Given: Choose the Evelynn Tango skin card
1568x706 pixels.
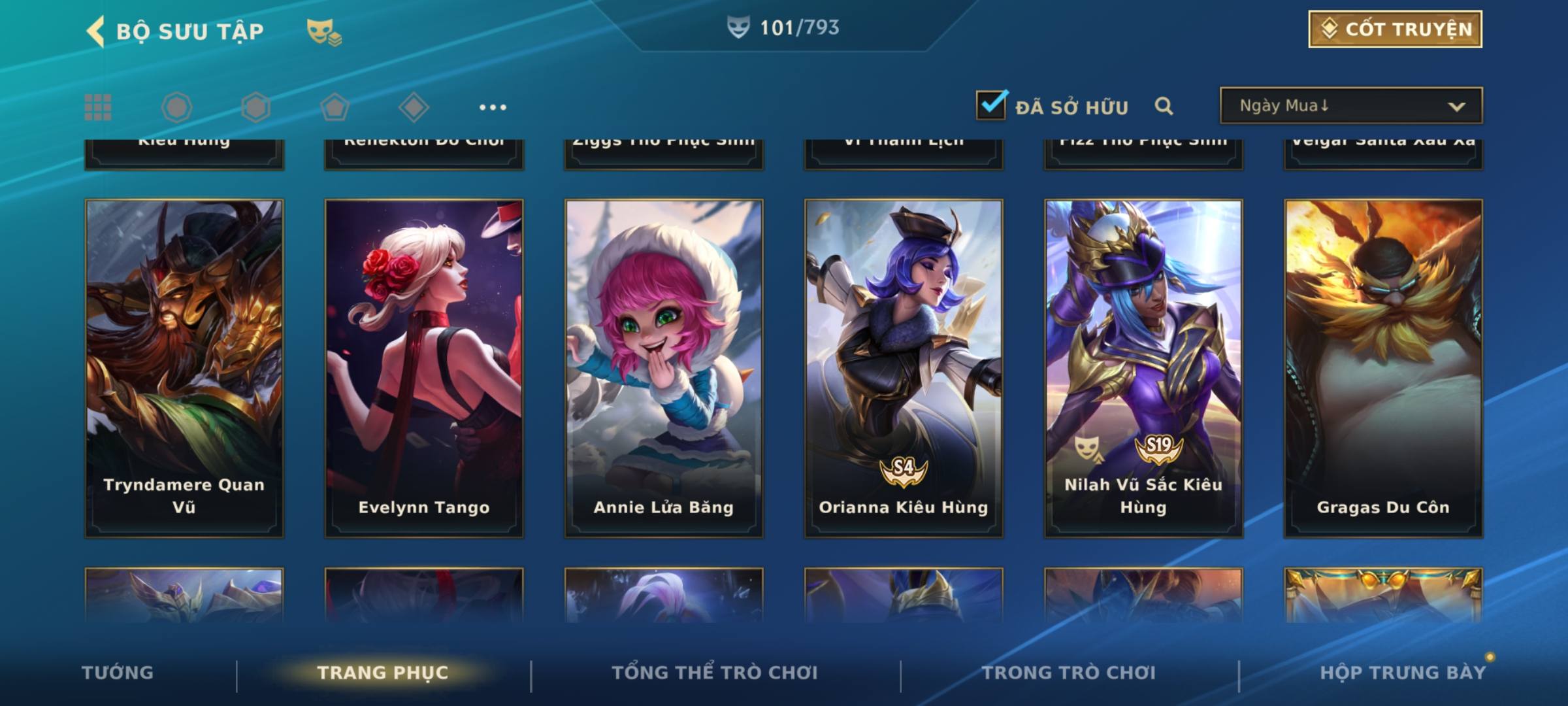Looking at the screenshot, I should [424, 368].
